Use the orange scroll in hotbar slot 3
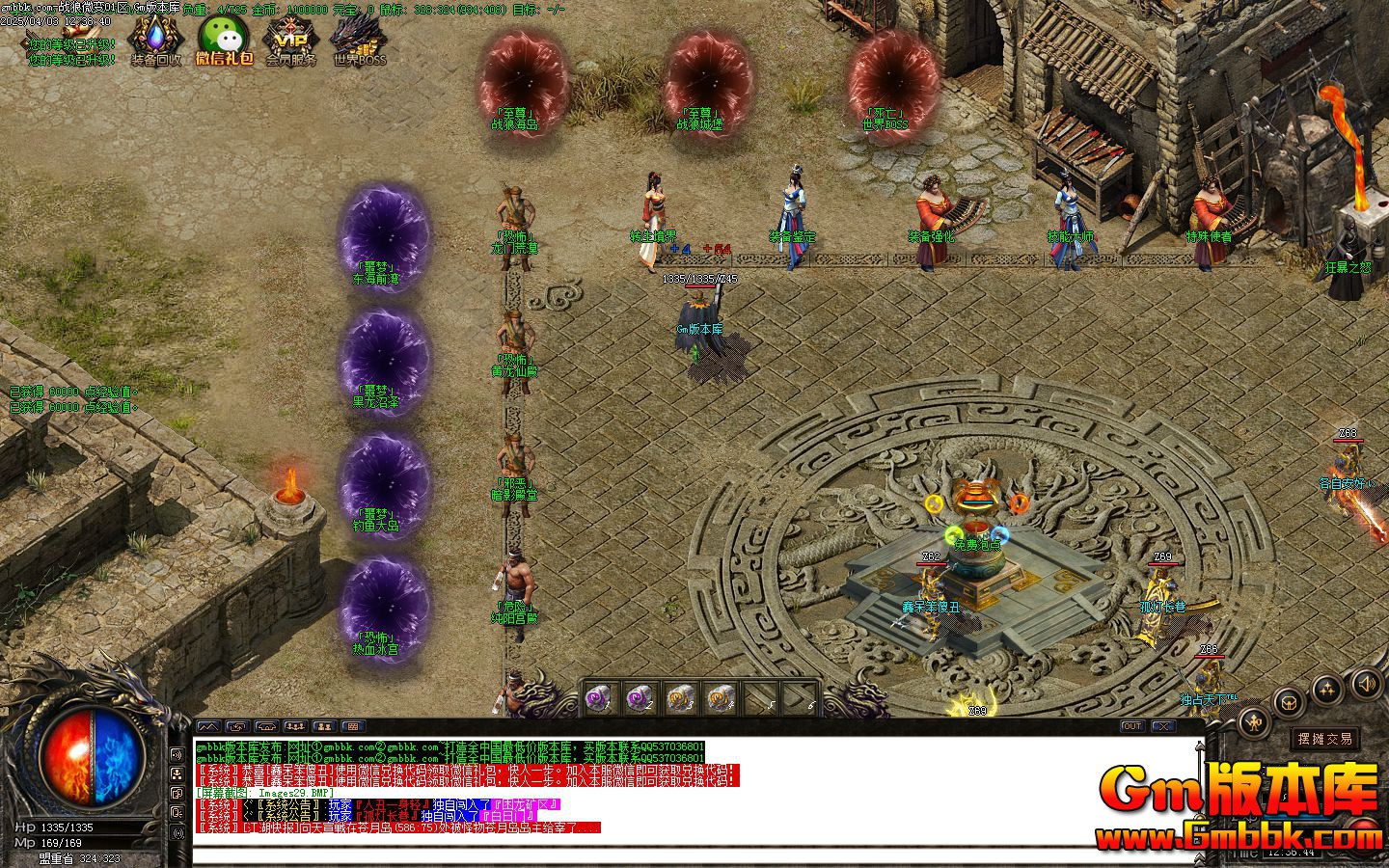The image size is (1389, 868). coord(679,699)
